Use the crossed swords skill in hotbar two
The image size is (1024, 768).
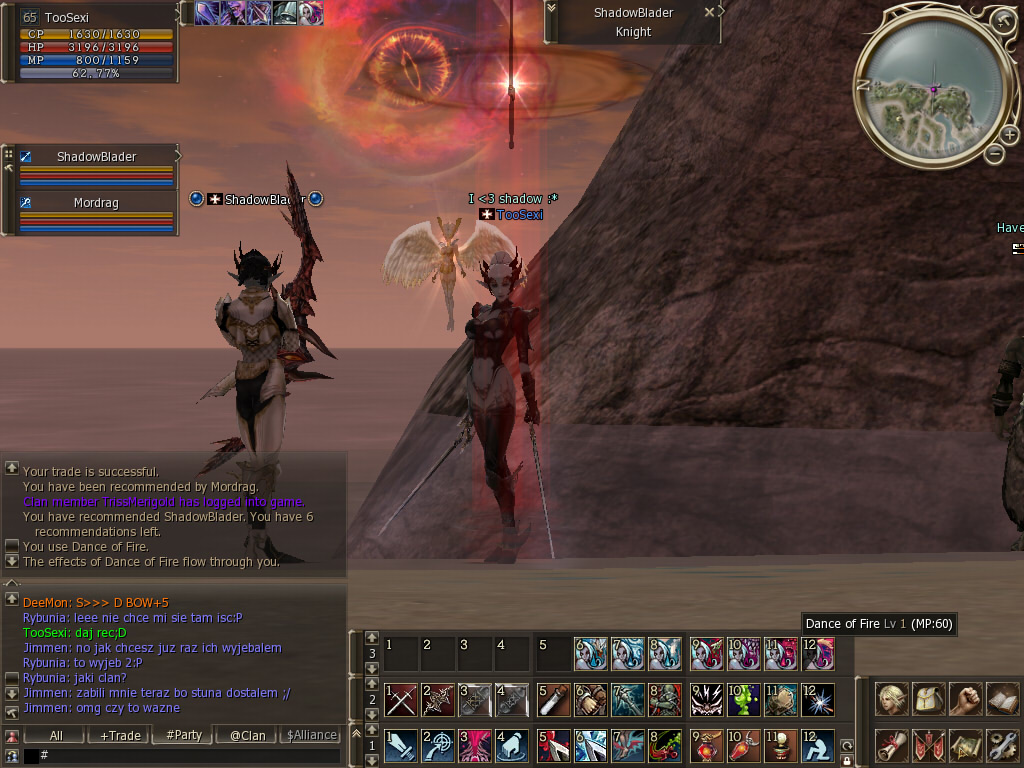tap(401, 699)
